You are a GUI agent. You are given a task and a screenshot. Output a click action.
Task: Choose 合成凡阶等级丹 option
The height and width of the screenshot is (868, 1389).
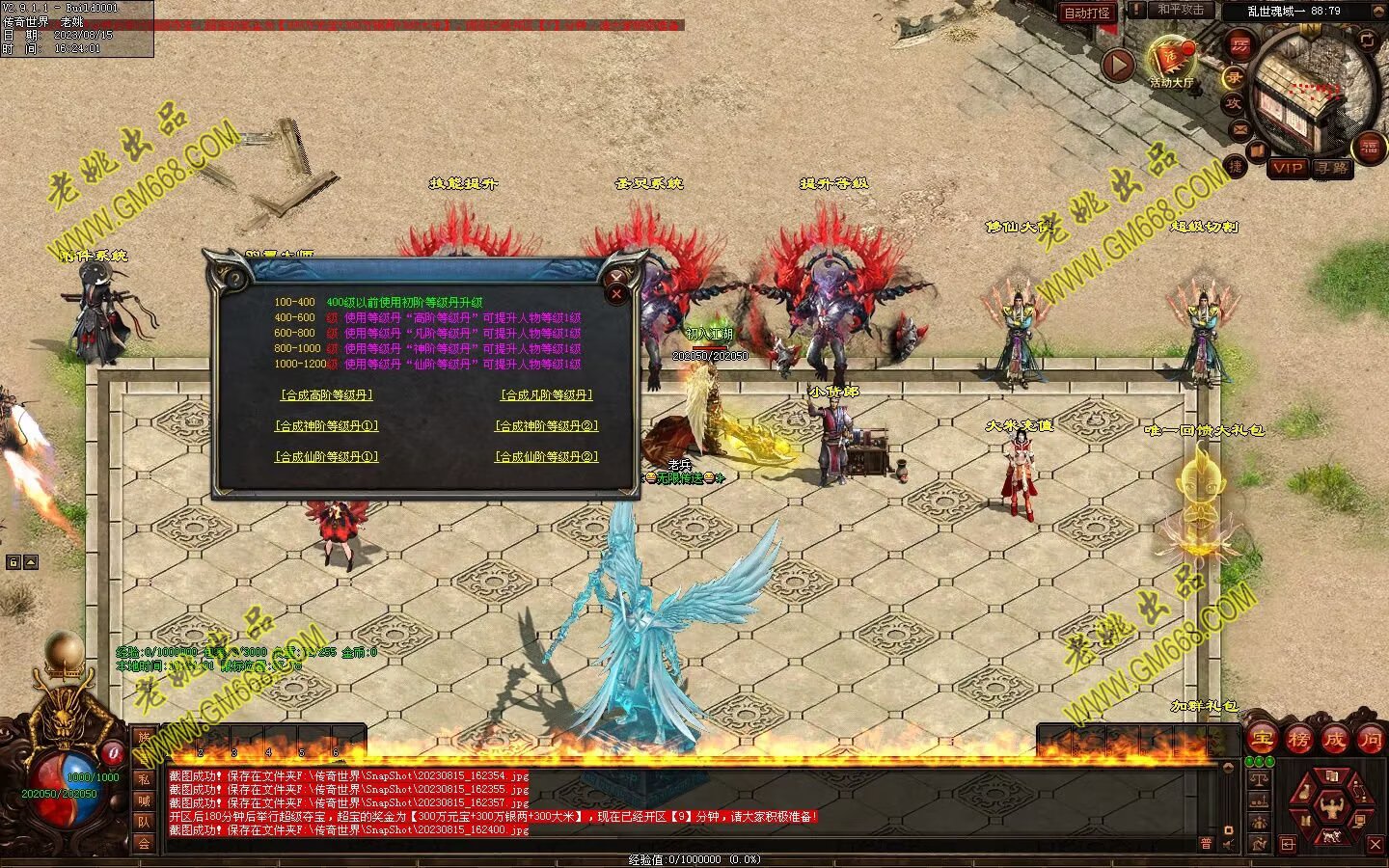click(x=546, y=395)
